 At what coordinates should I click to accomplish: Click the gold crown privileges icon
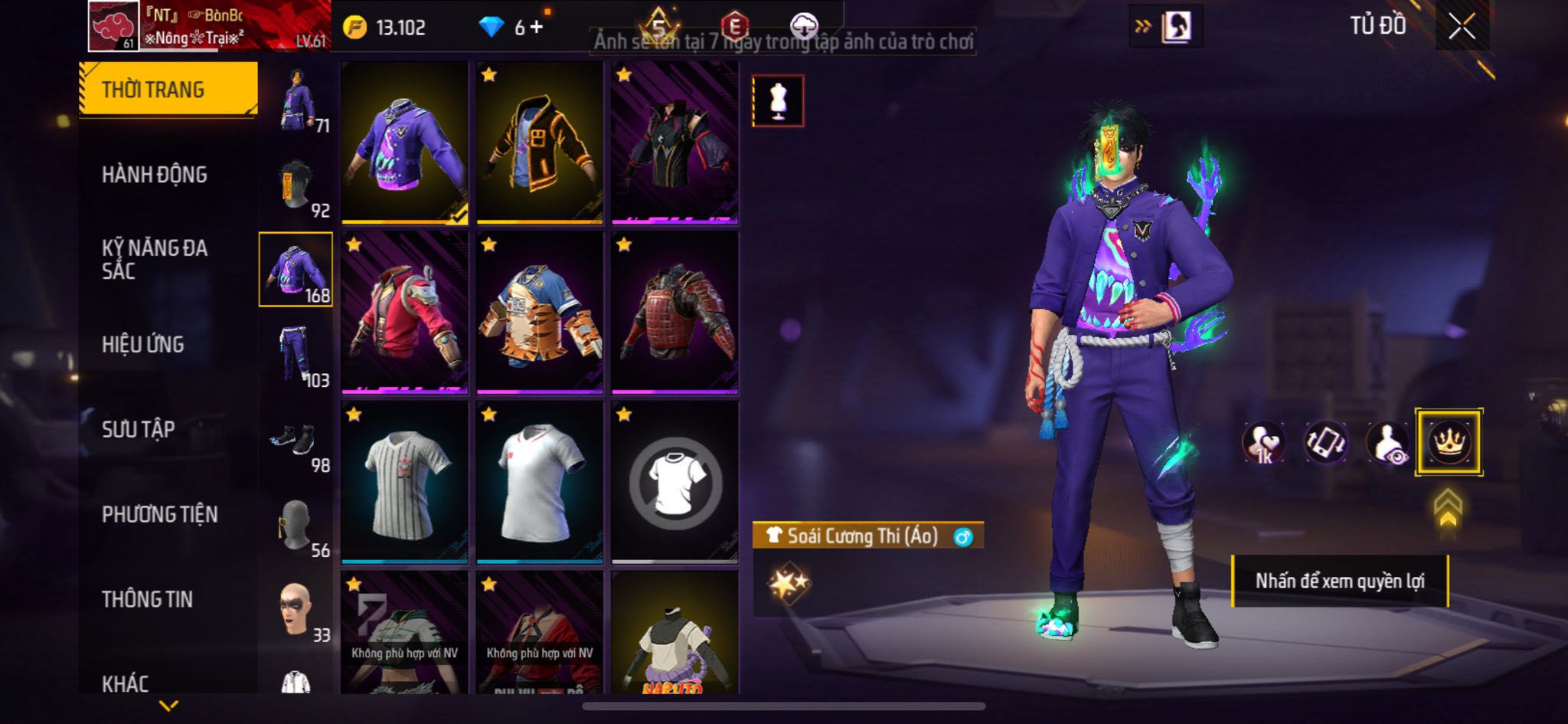click(1449, 442)
